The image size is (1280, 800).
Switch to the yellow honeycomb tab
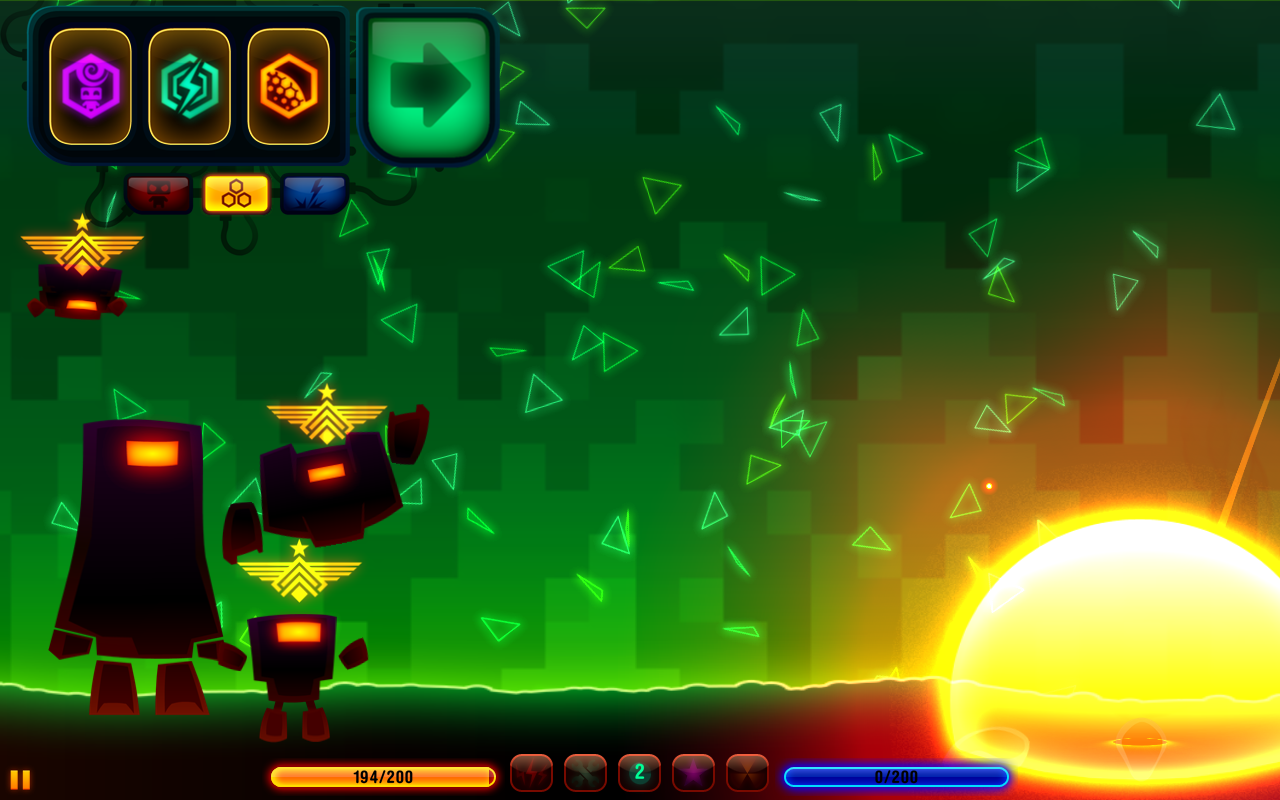[x=236, y=194]
